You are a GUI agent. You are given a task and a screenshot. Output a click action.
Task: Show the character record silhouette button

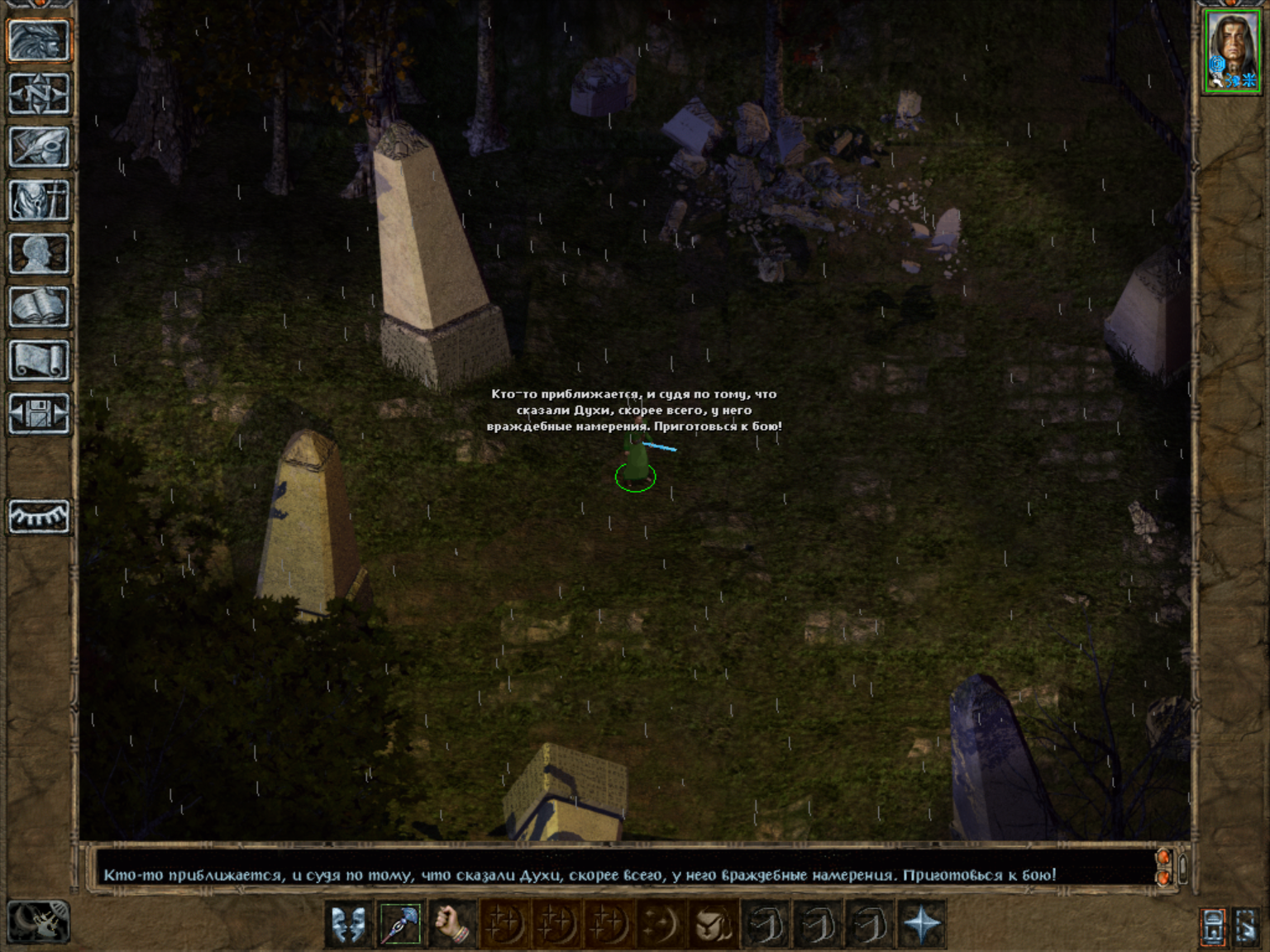click(x=38, y=254)
